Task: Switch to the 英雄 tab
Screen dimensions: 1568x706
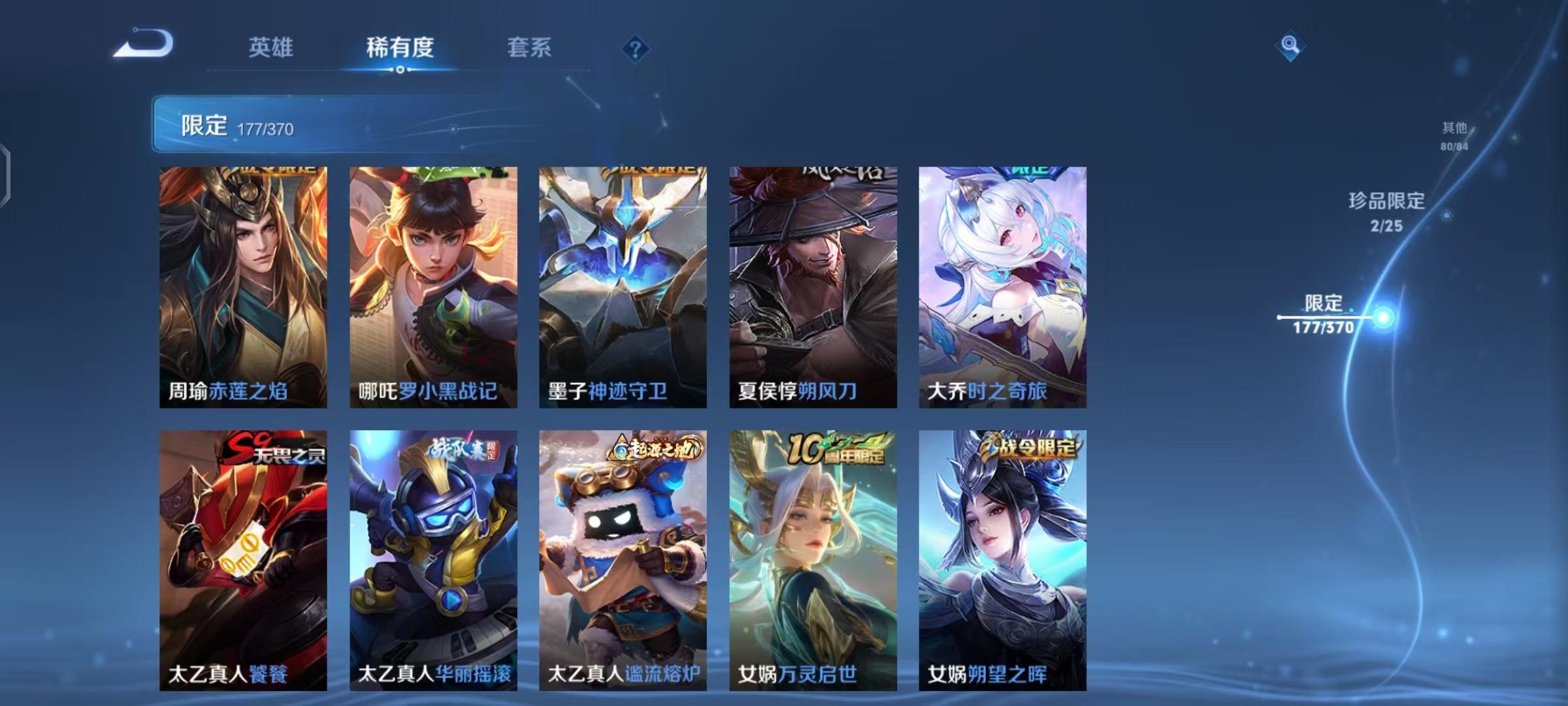Action: coord(271,48)
